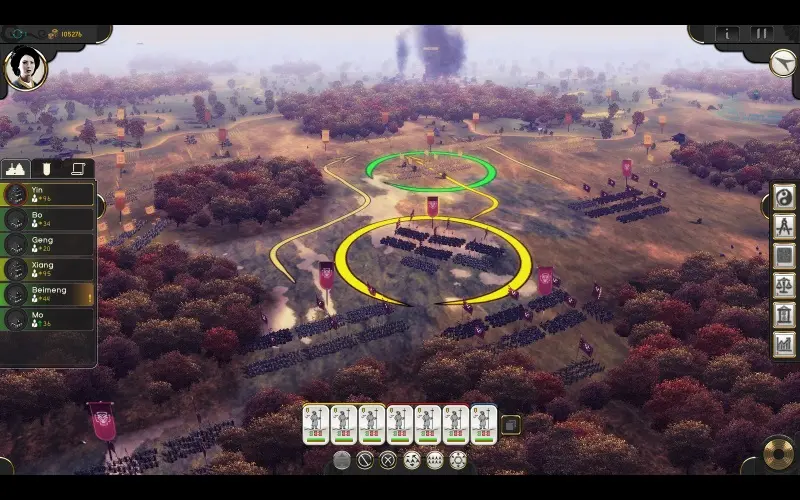
Task: Click the stacked squares button beside unit cards
Action: [510, 425]
